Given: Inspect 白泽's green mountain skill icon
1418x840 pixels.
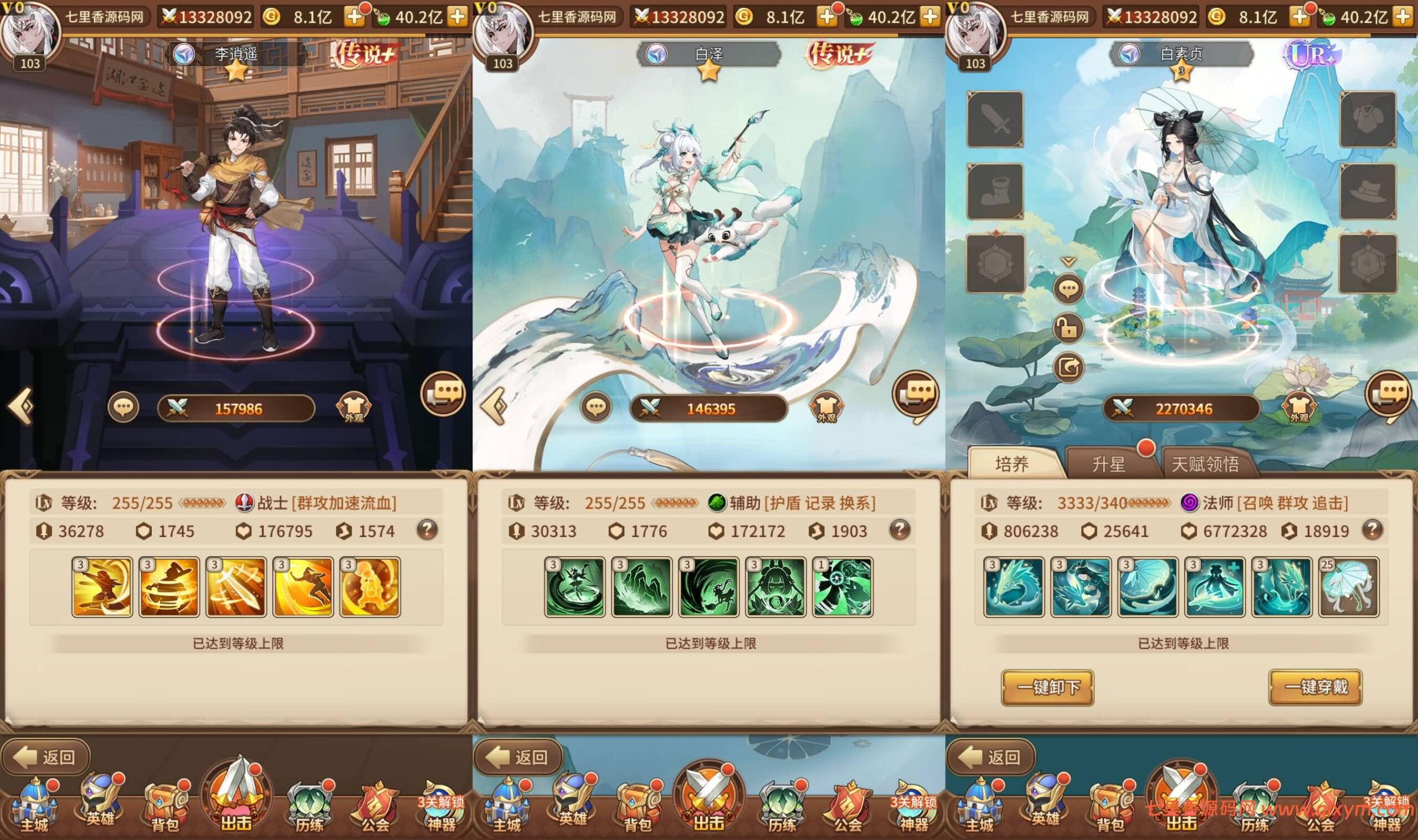Looking at the screenshot, I should coord(642,587).
